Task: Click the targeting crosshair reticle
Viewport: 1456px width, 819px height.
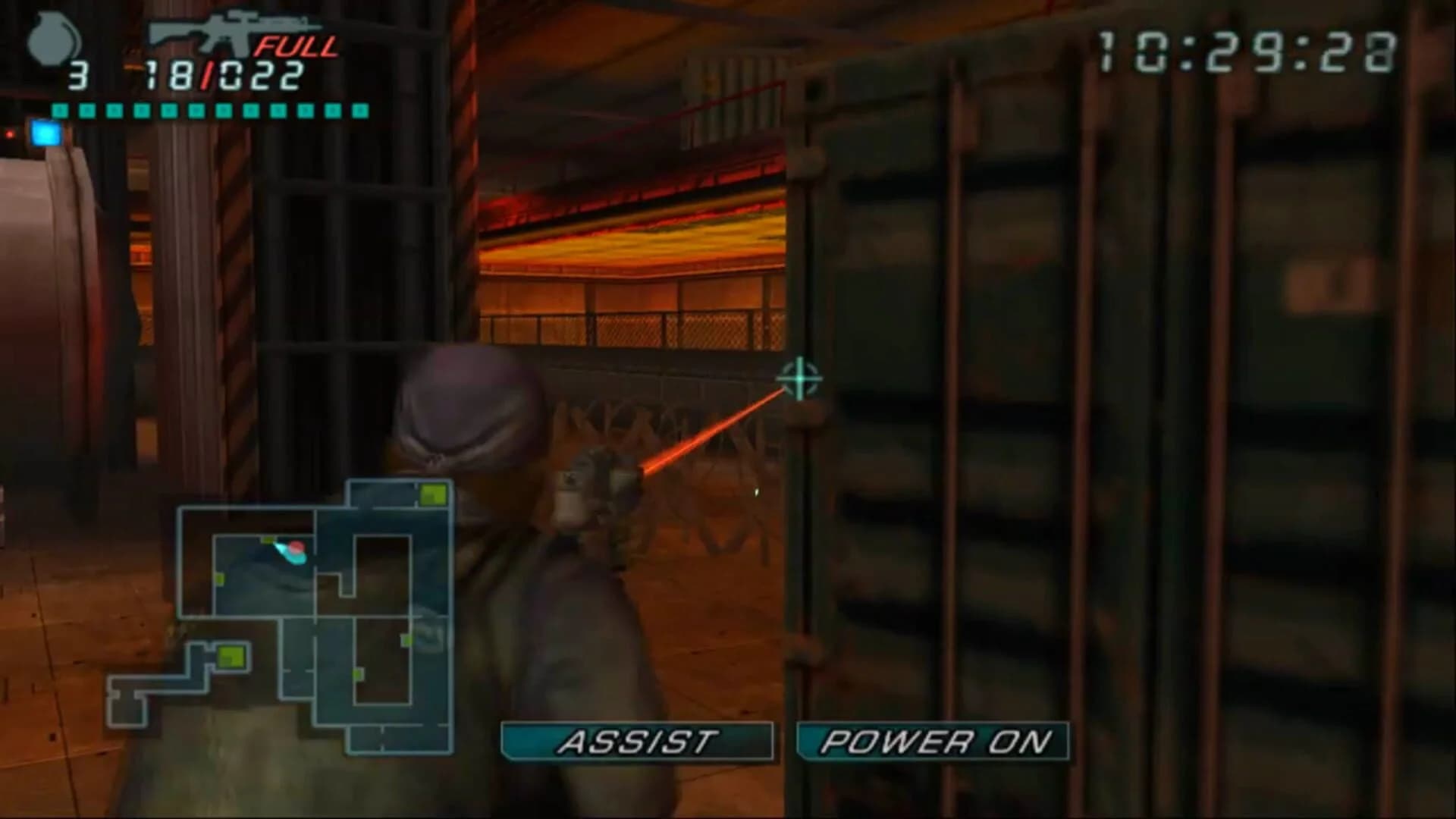Action: point(798,379)
